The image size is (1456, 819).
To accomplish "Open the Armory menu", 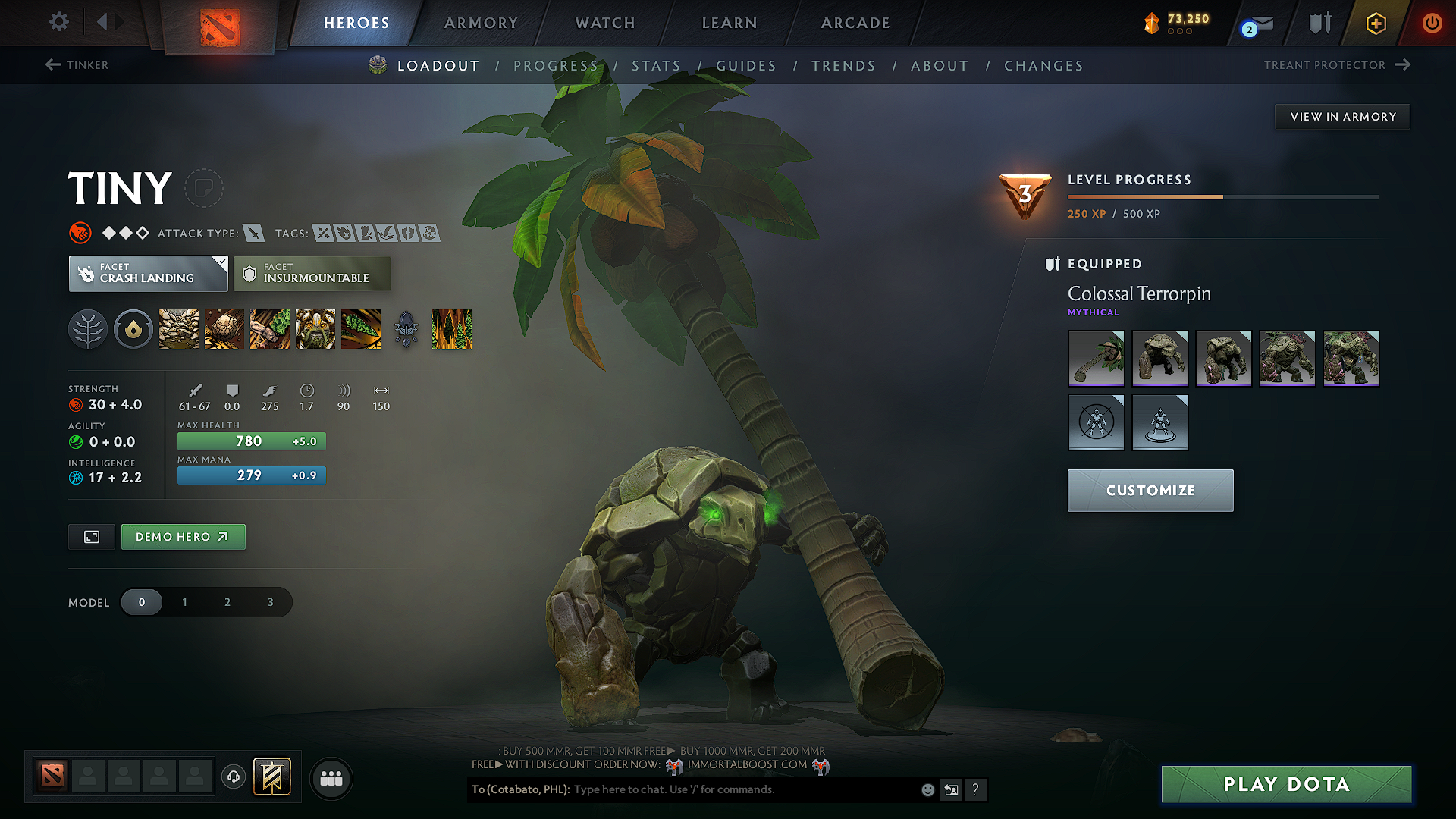I will click(481, 23).
